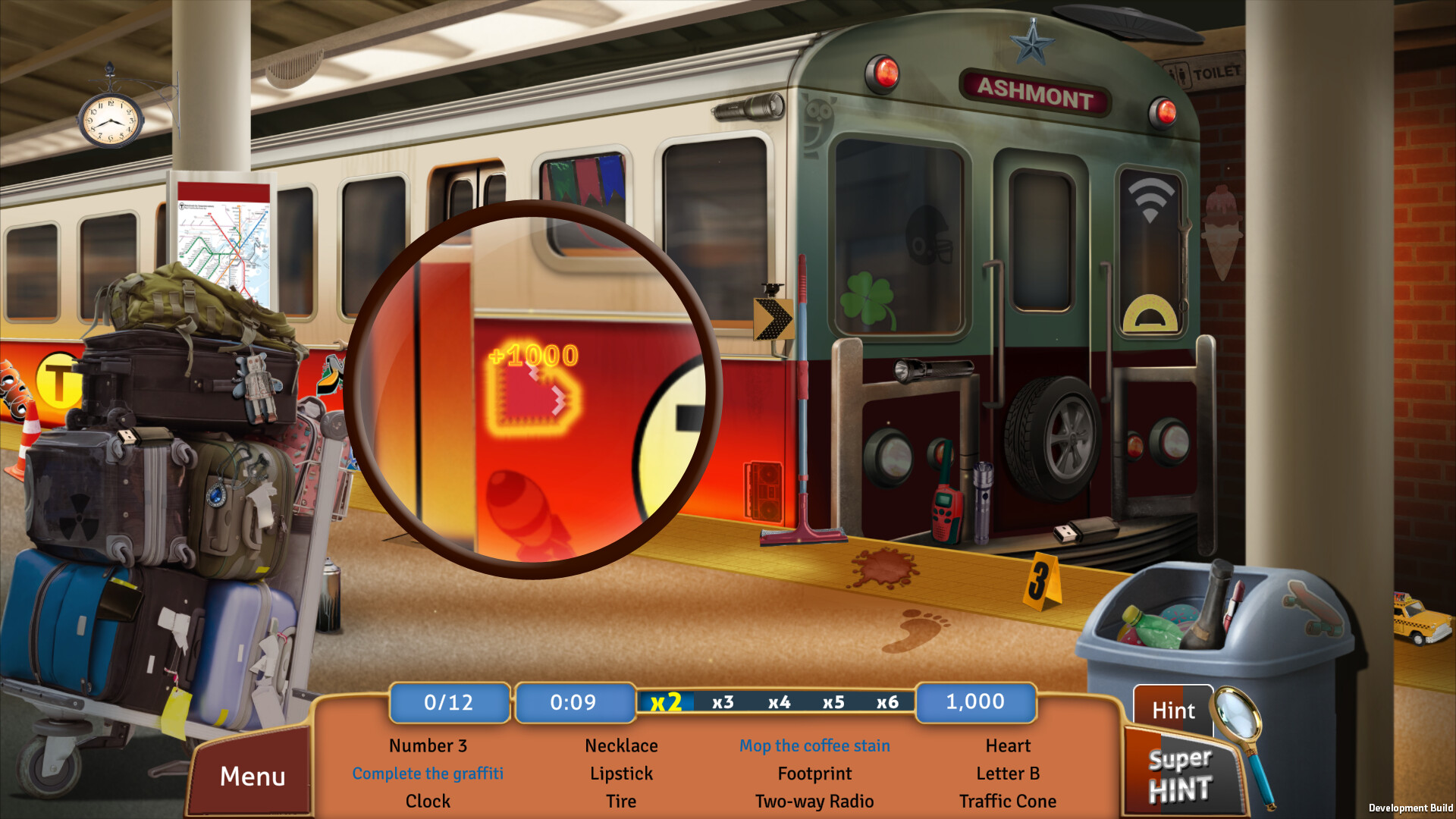Click Complete the graffiti blue text

(x=428, y=773)
